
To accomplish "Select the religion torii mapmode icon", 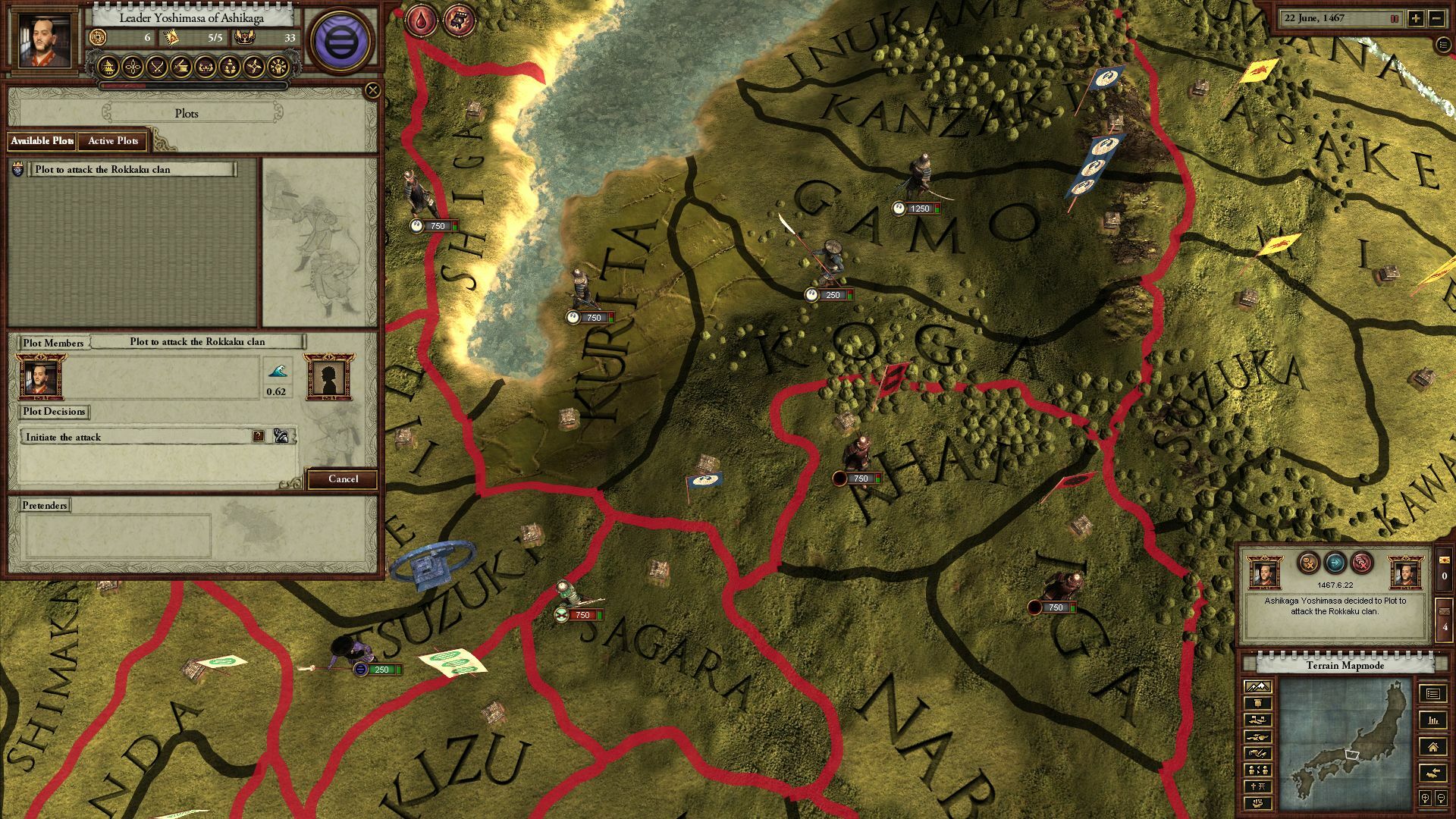I will click(x=1260, y=786).
